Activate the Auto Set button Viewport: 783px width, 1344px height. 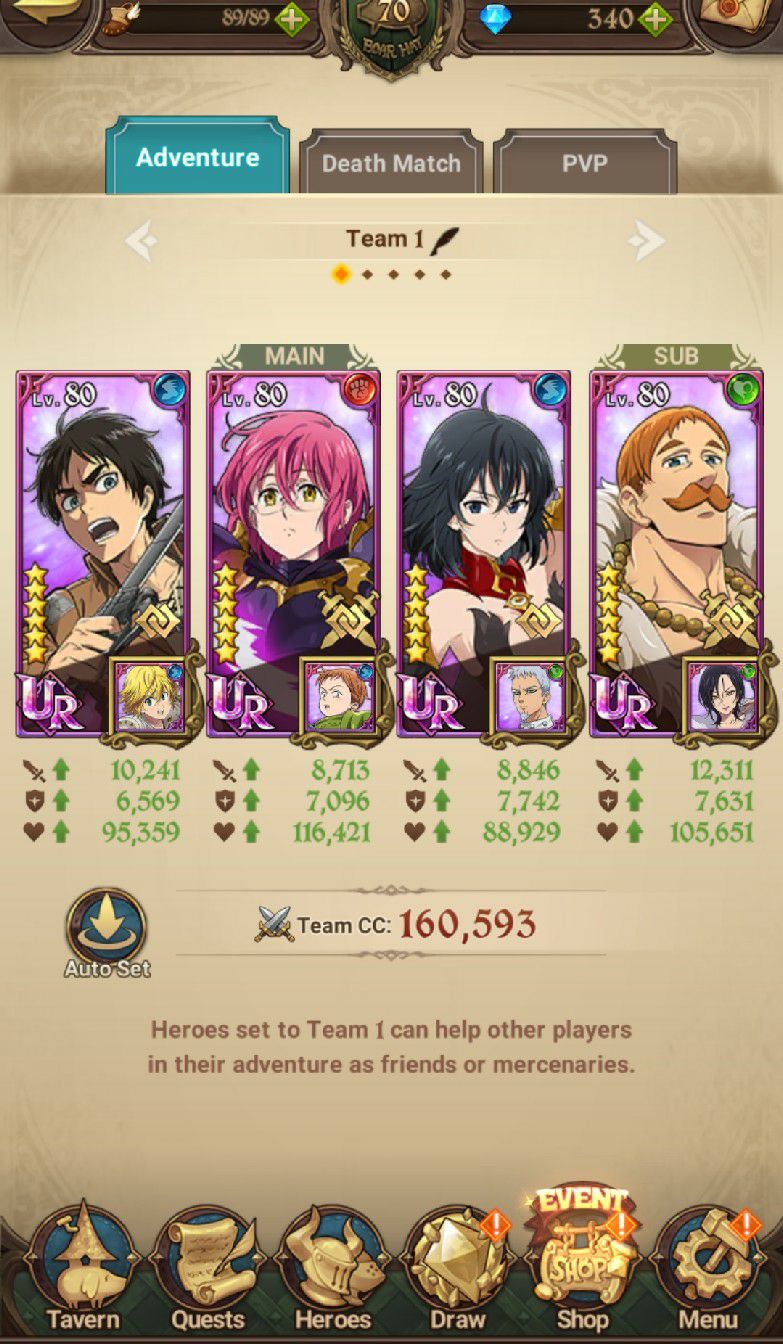point(106,932)
